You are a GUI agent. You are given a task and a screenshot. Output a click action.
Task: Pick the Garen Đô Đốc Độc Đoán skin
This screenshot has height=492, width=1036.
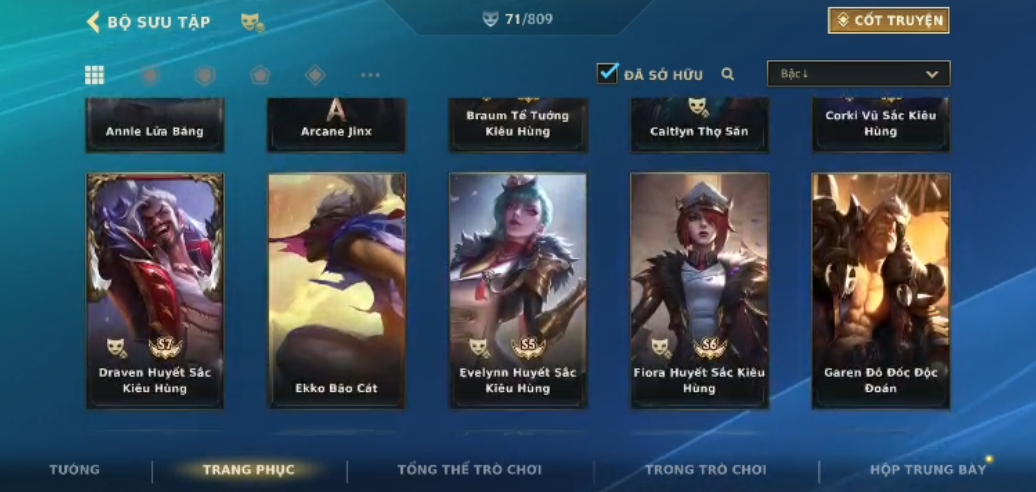coord(880,290)
